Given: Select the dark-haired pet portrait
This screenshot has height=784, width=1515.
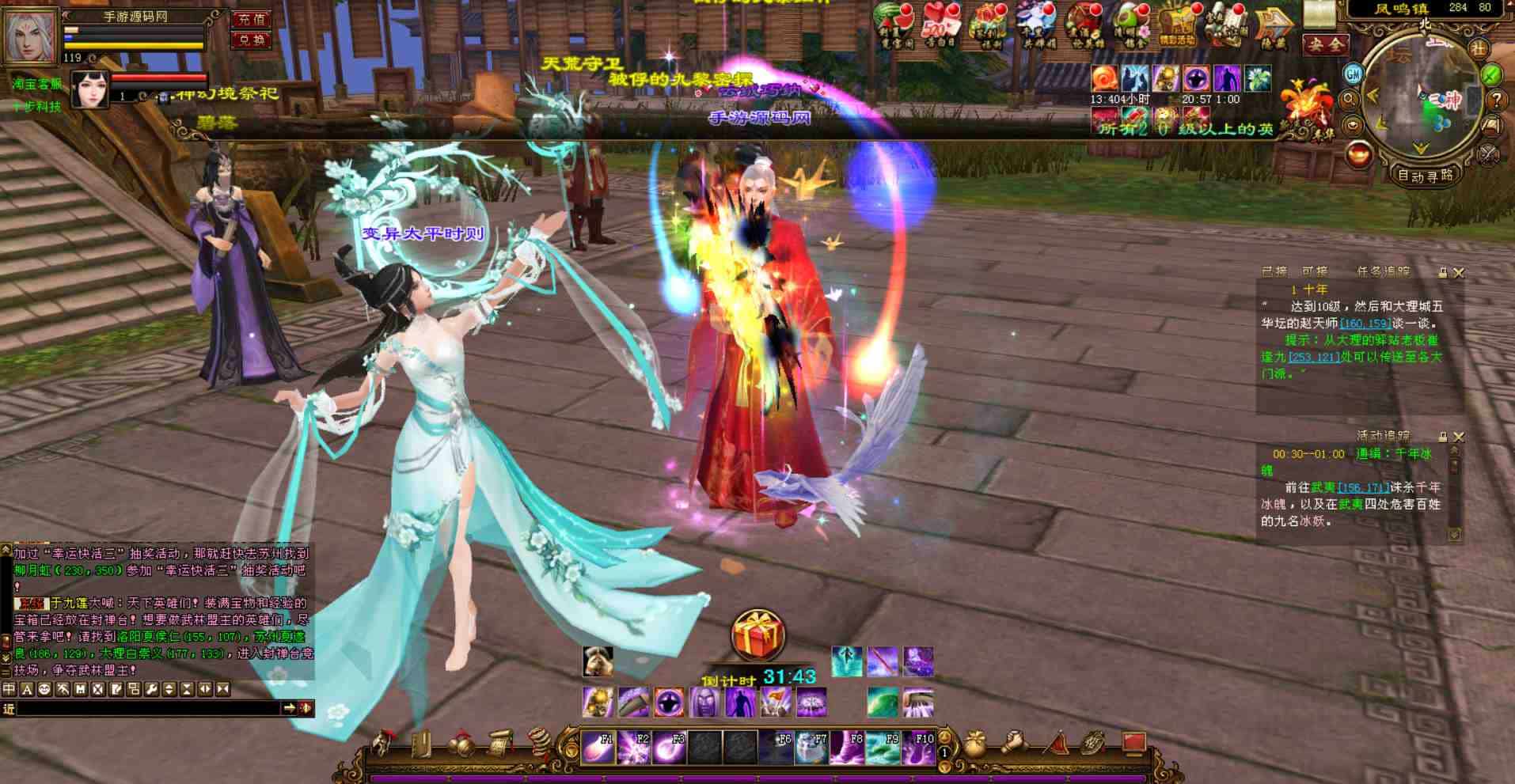Looking at the screenshot, I should (x=89, y=89).
